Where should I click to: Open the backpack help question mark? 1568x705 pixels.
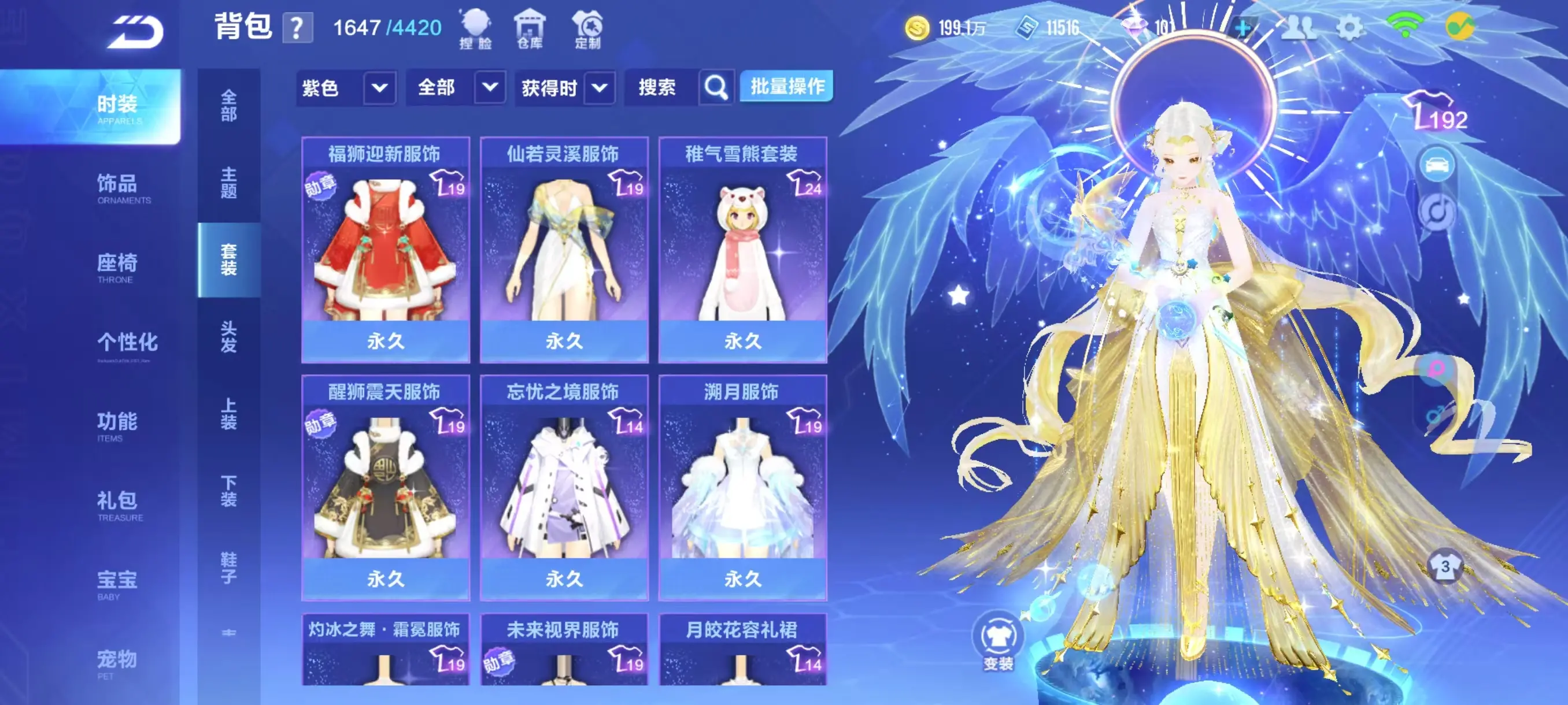297,28
